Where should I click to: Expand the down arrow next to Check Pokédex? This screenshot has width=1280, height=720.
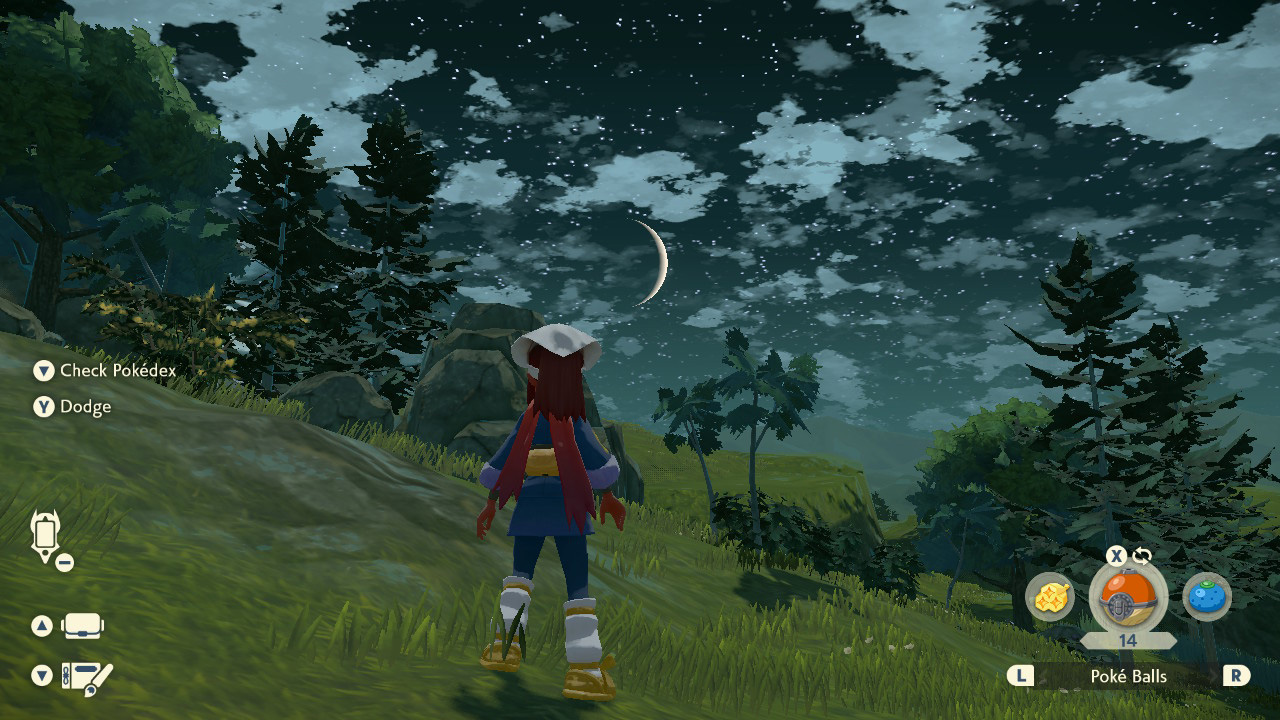pos(43,371)
